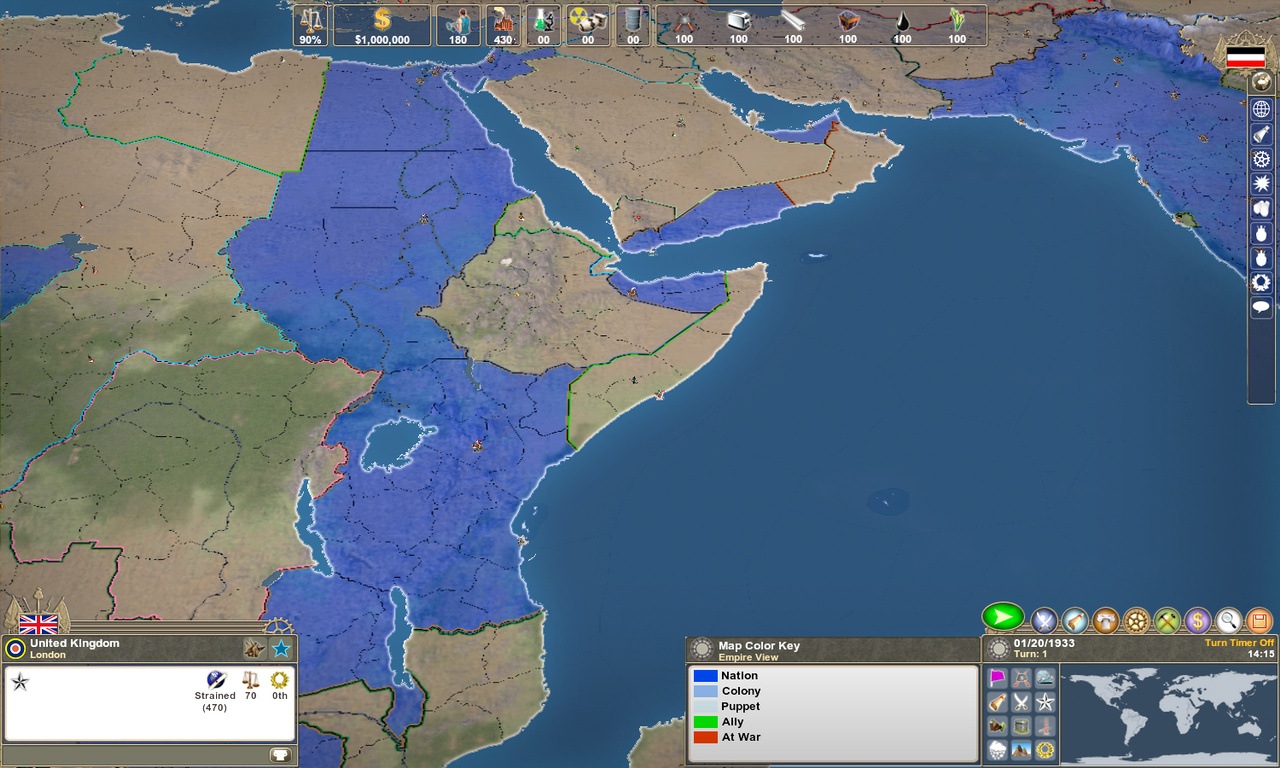Click the blue Nation color swatch
Viewport: 1280px width, 768px height.
point(703,675)
